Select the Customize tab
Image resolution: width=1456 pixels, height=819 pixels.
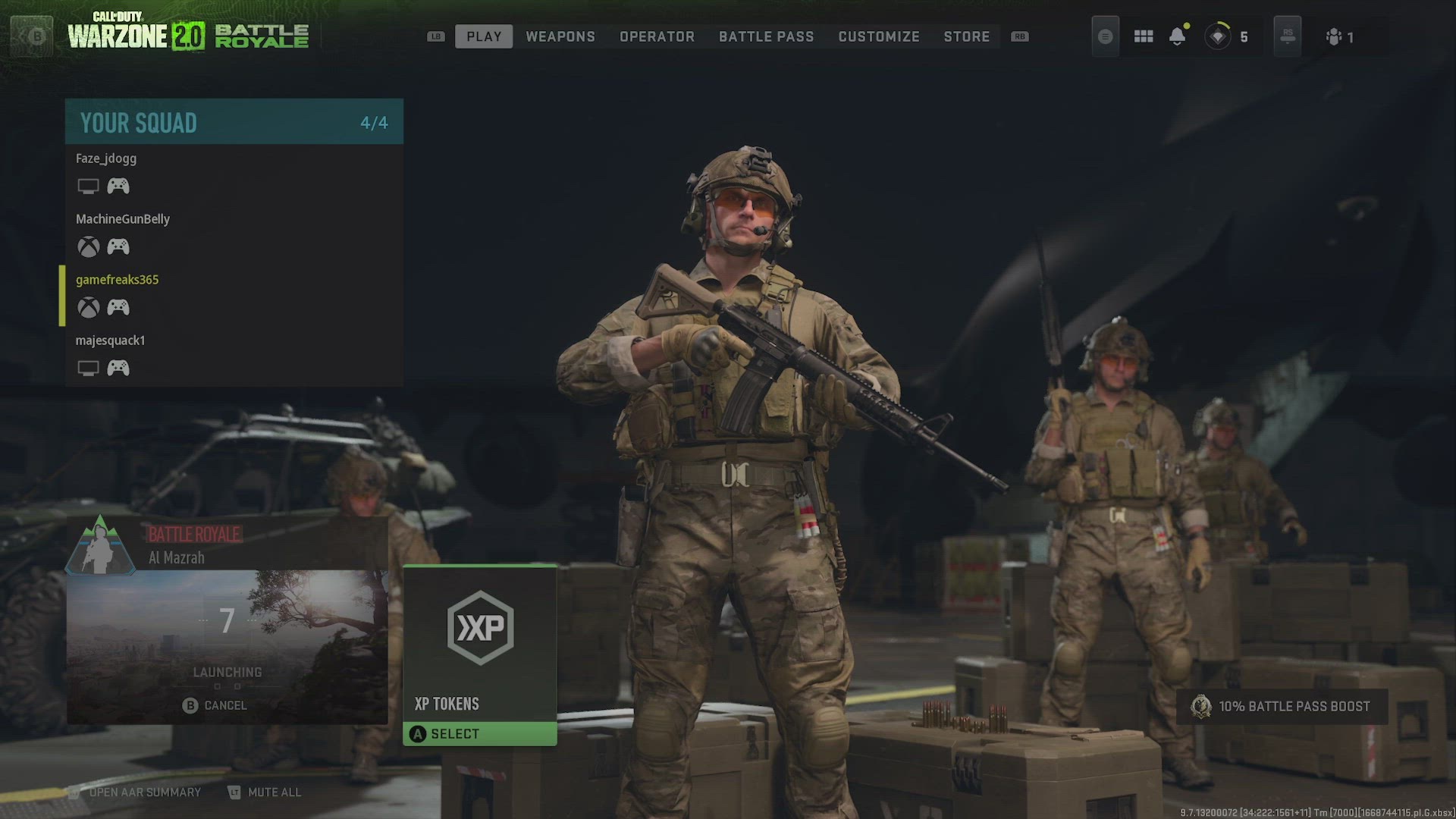point(878,36)
